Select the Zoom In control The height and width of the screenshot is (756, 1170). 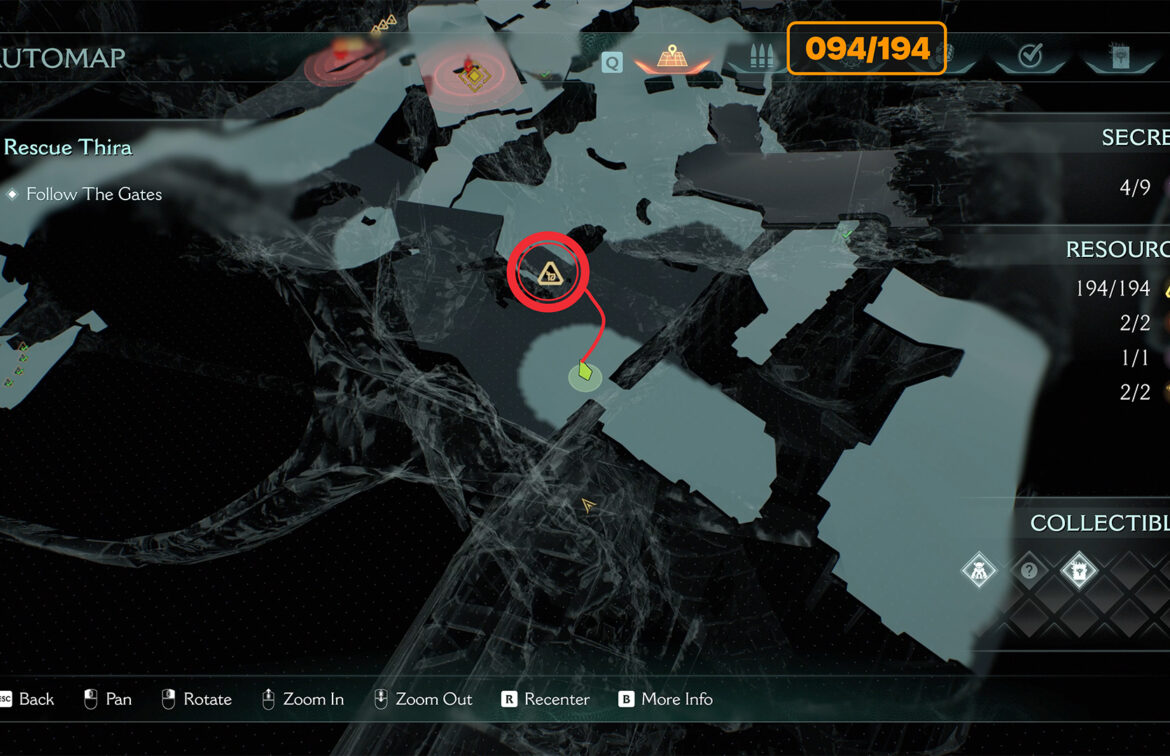pyautogui.click(x=313, y=699)
